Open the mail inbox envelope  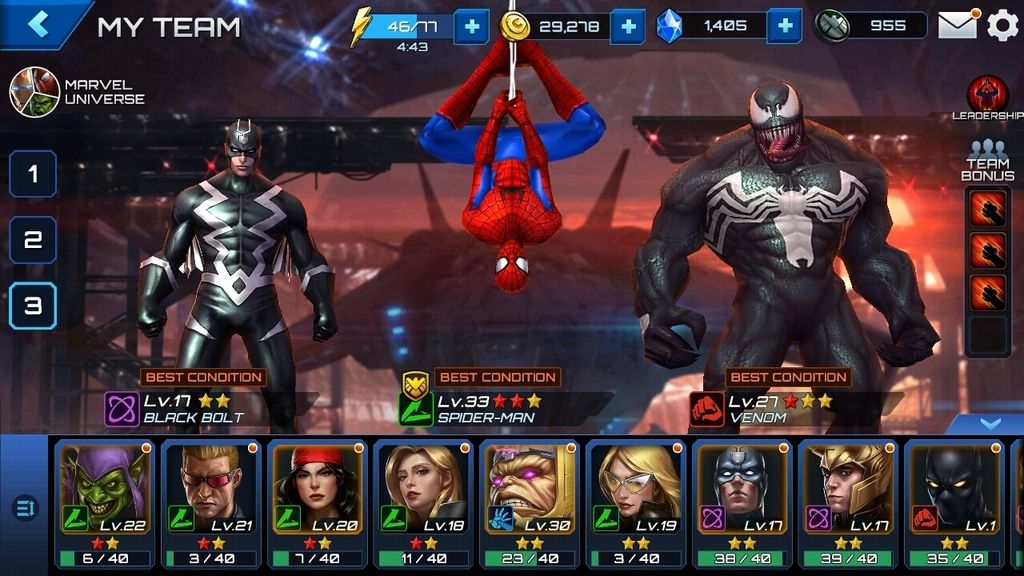[957, 26]
